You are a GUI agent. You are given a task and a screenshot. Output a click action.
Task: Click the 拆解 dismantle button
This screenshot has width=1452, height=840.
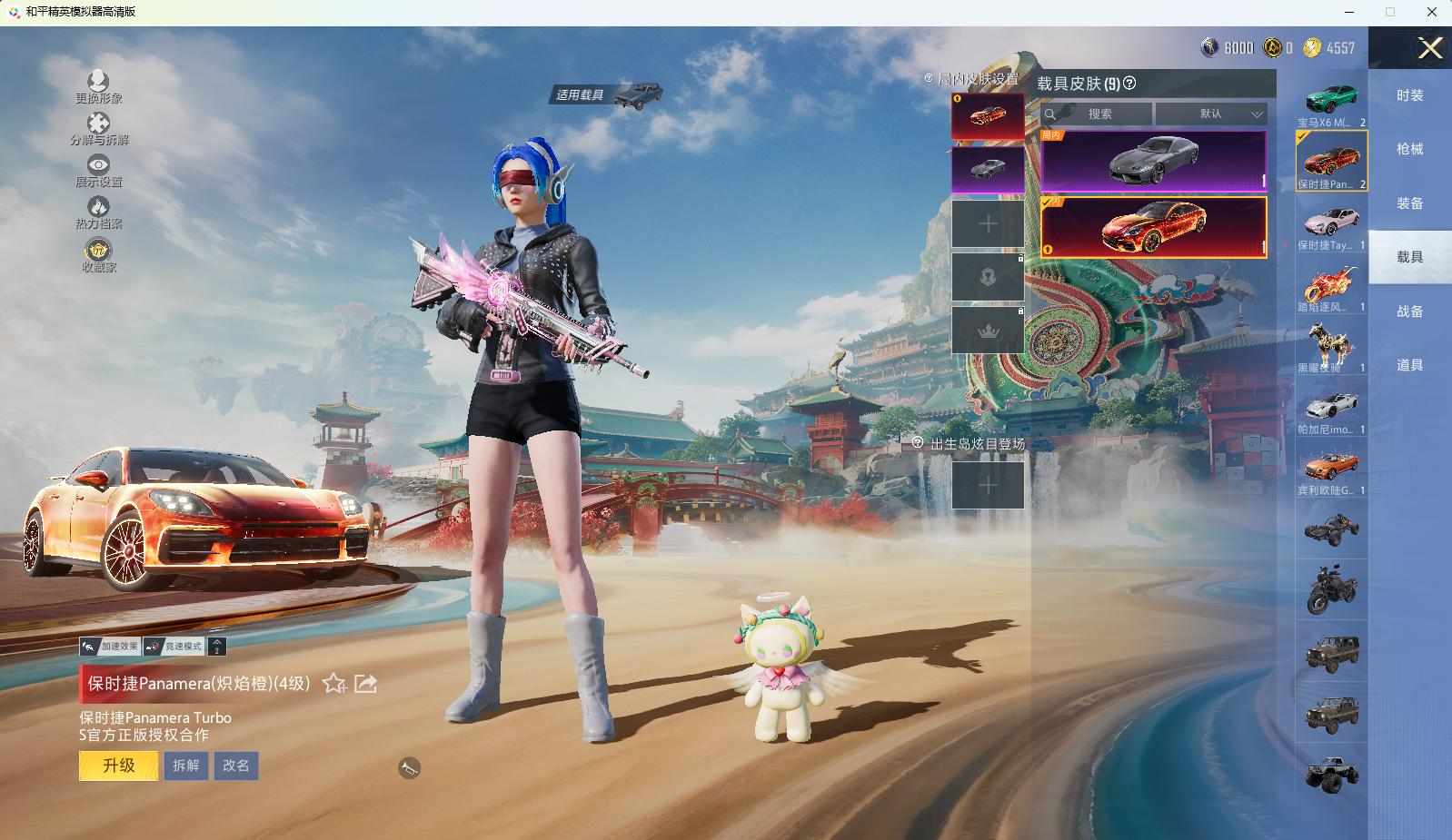[x=186, y=766]
